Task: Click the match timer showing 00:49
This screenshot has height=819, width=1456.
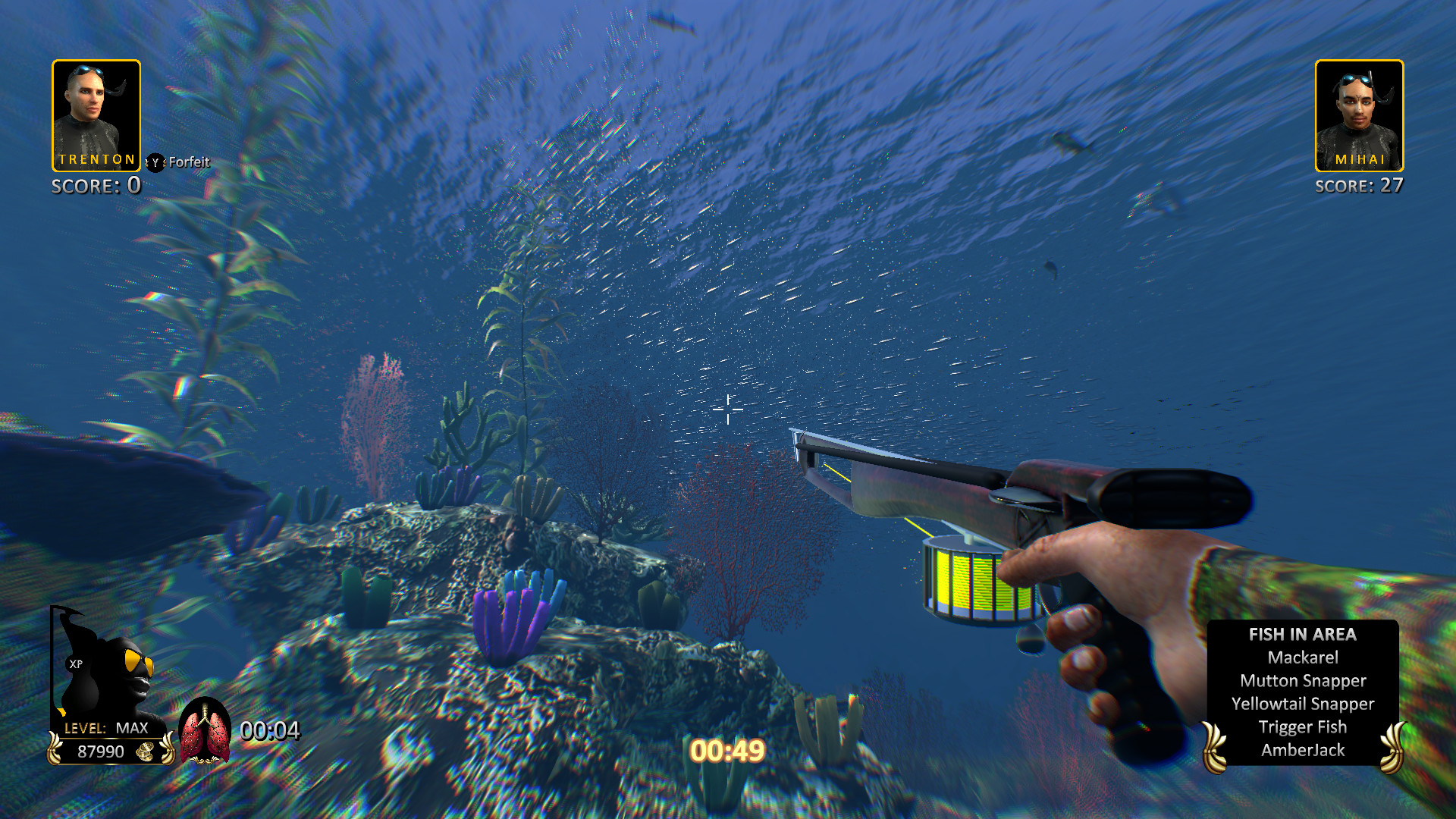Action: coord(727,751)
